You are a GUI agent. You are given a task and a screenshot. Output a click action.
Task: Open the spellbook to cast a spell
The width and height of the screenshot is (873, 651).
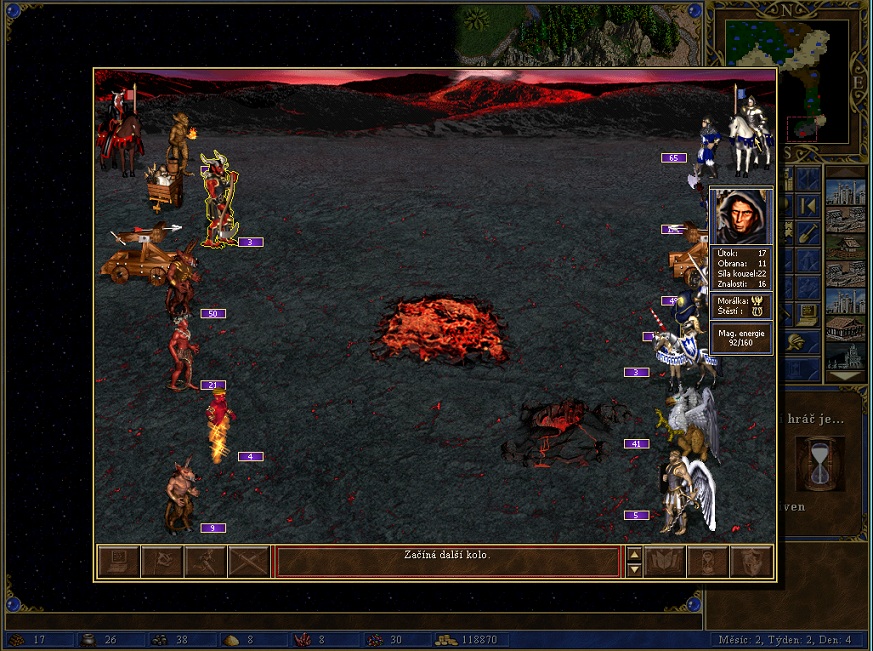(x=664, y=562)
